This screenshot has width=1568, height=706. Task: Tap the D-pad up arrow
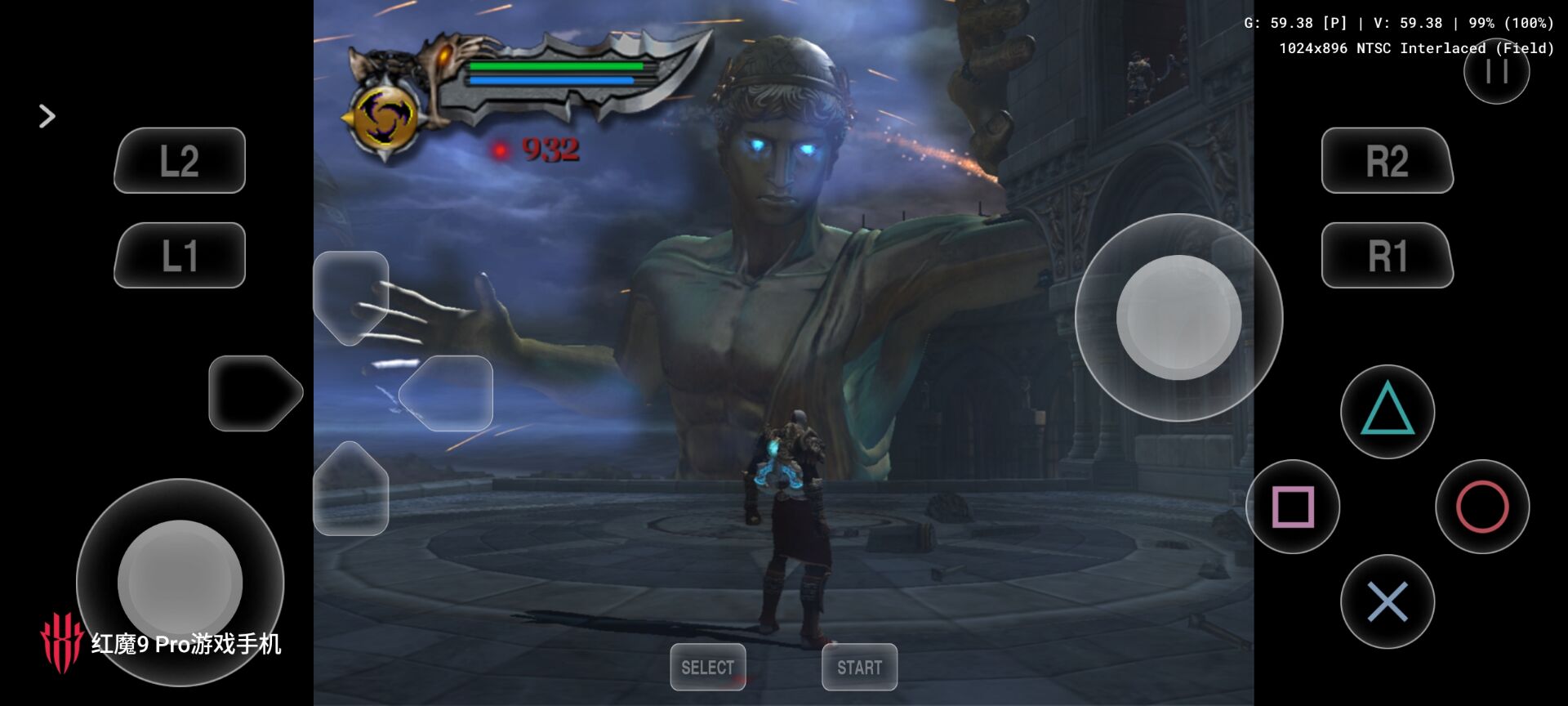click(x=350, y=294)
